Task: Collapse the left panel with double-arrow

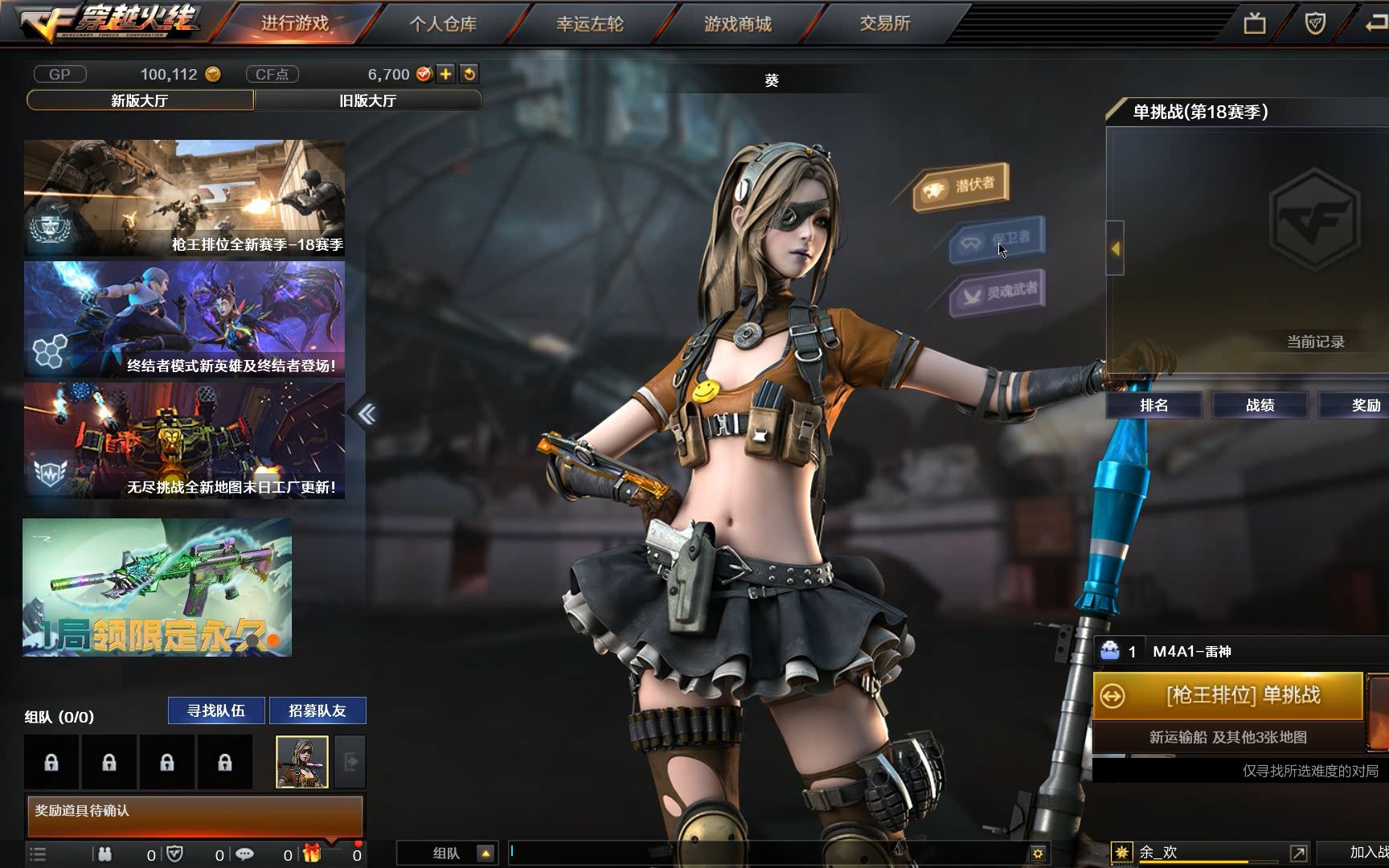Action: [x=367, y=414]
